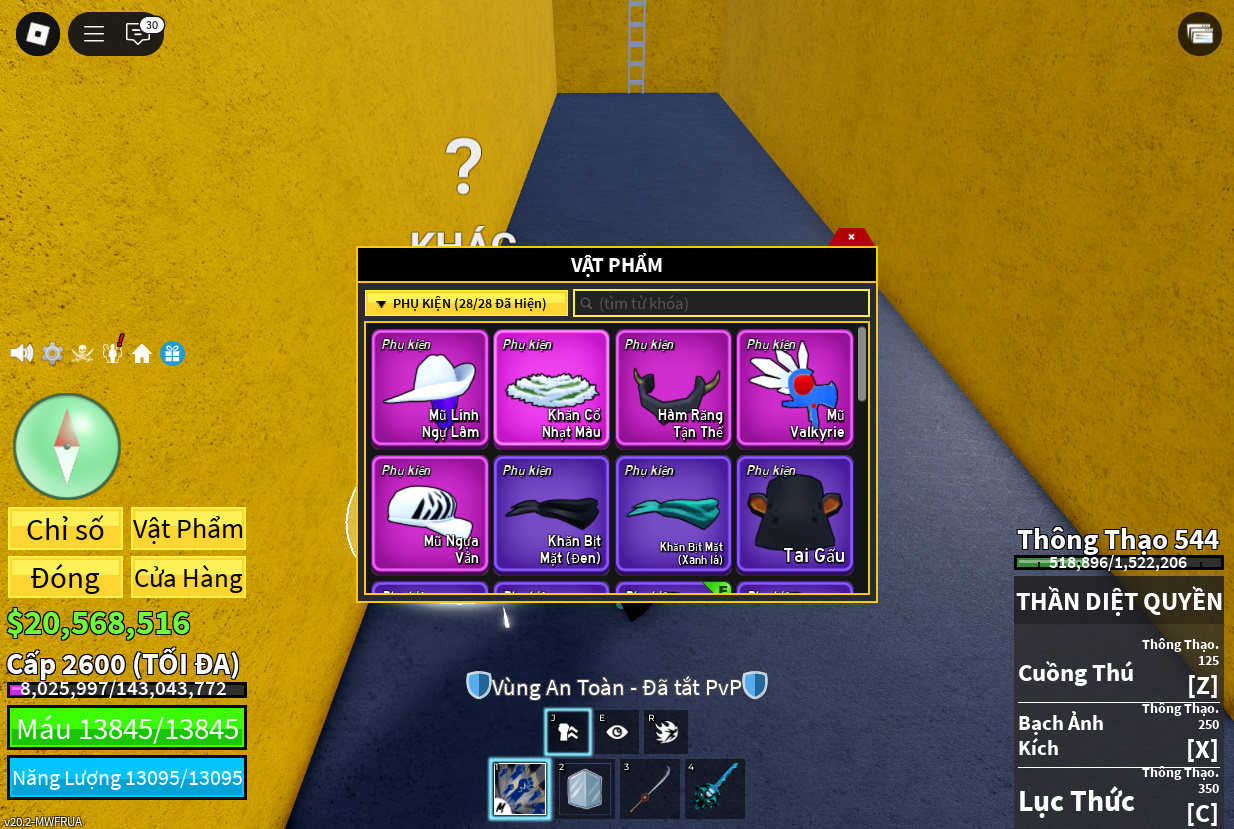Select the Hàm Răng Tận Thế accessory

pos(673,388)
